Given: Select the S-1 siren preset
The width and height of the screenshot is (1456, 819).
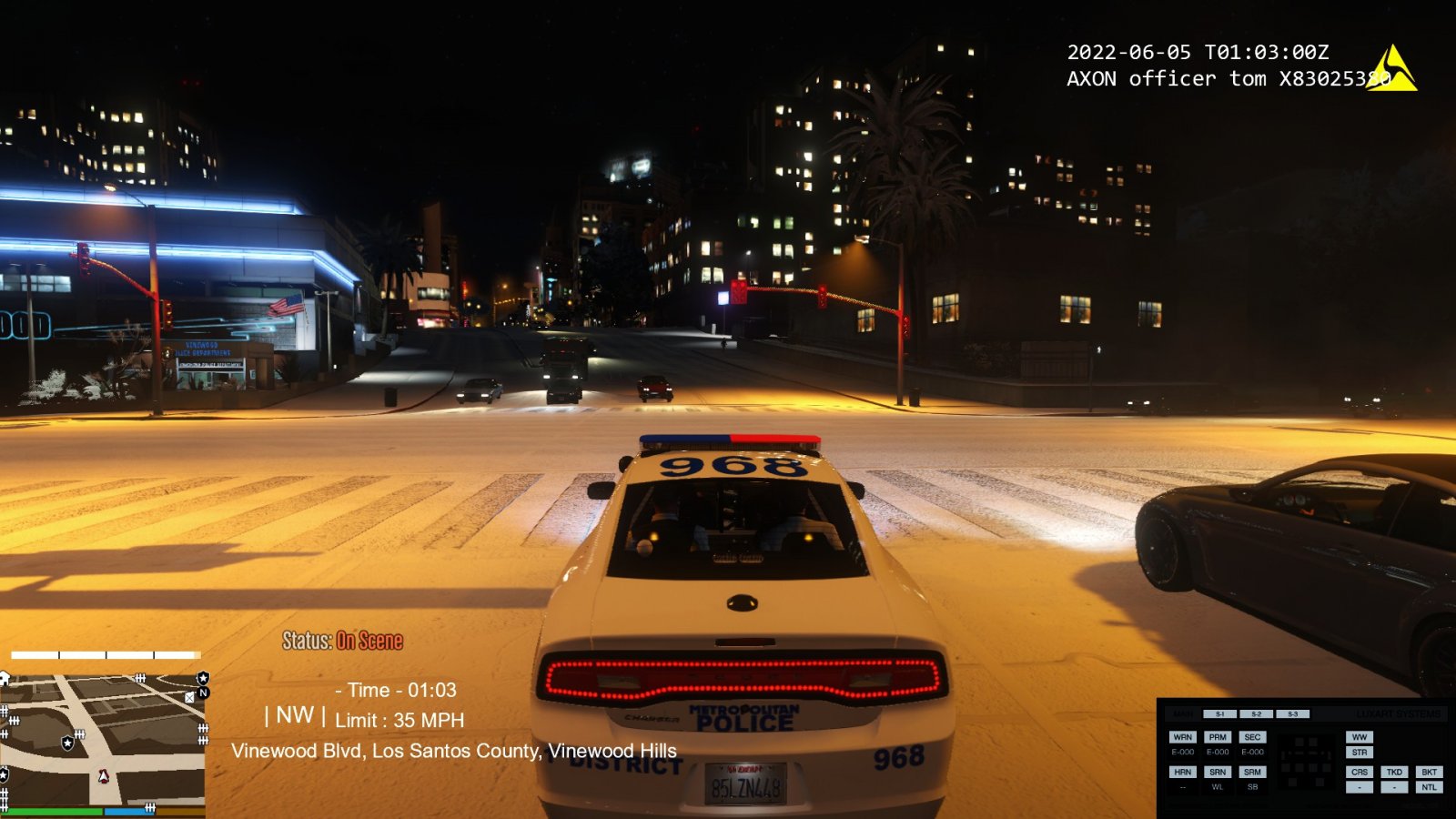Looking at the screenshot, I should pyautogui.click(x=1220, y=714).
